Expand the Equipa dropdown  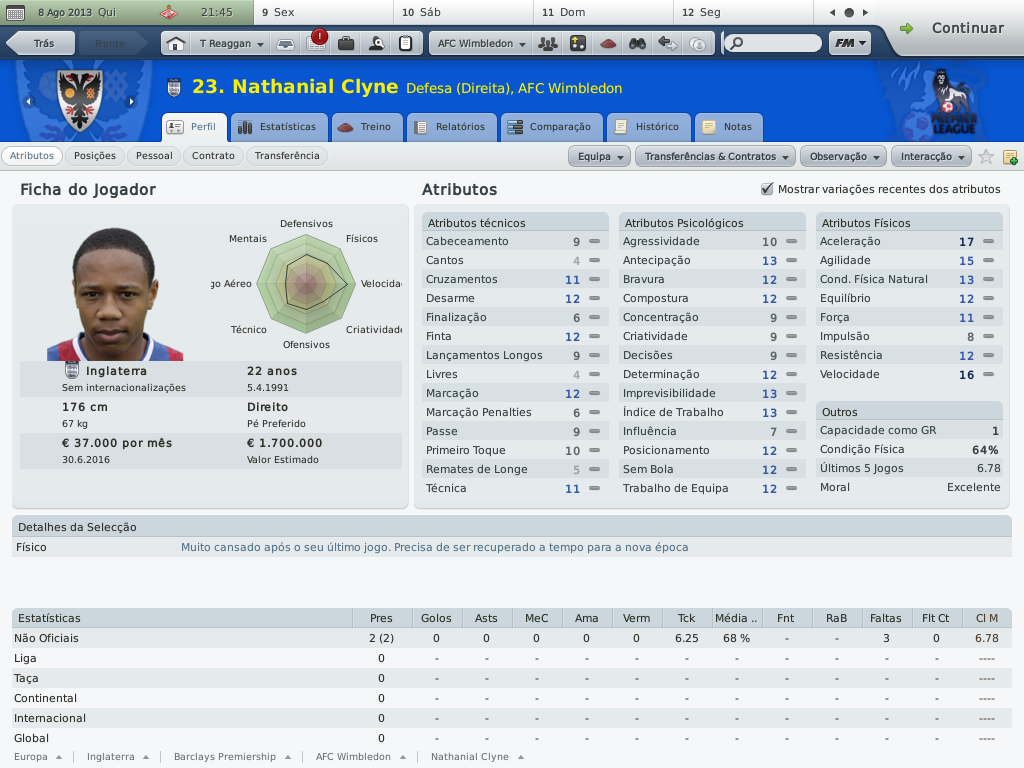pyautogui.click(x=600, y=157)
